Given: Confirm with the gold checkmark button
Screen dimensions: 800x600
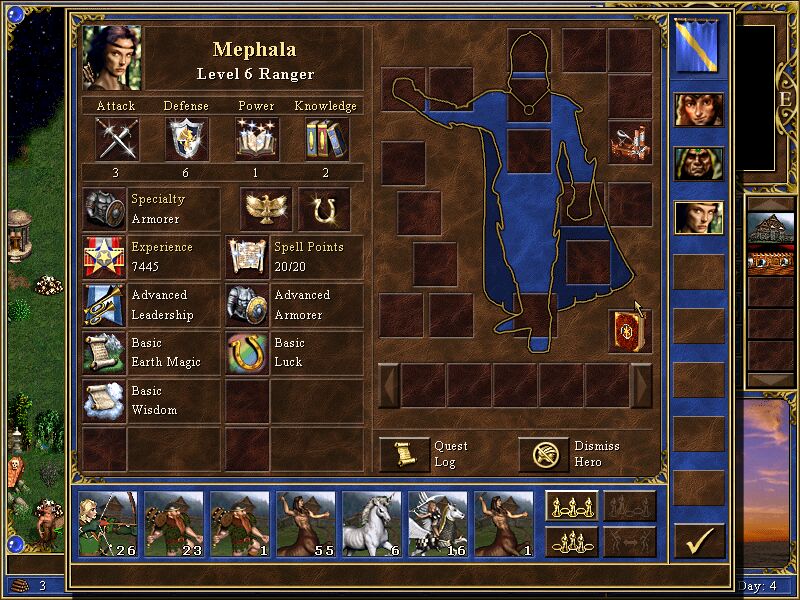Looking at the screenshot, I should coord(699,541).
